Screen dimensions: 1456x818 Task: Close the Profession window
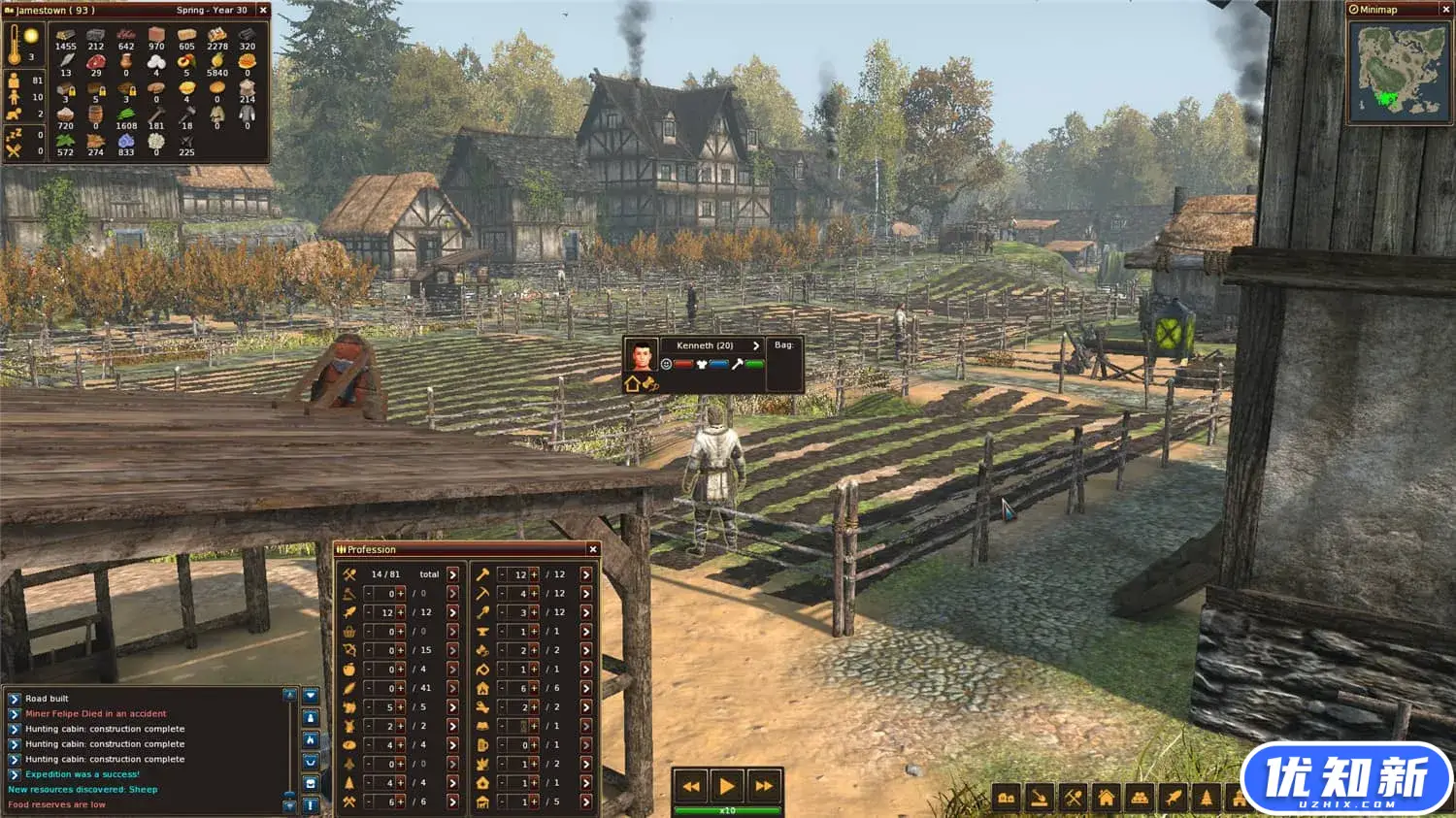pyautogui.click(x=593, y=549)
